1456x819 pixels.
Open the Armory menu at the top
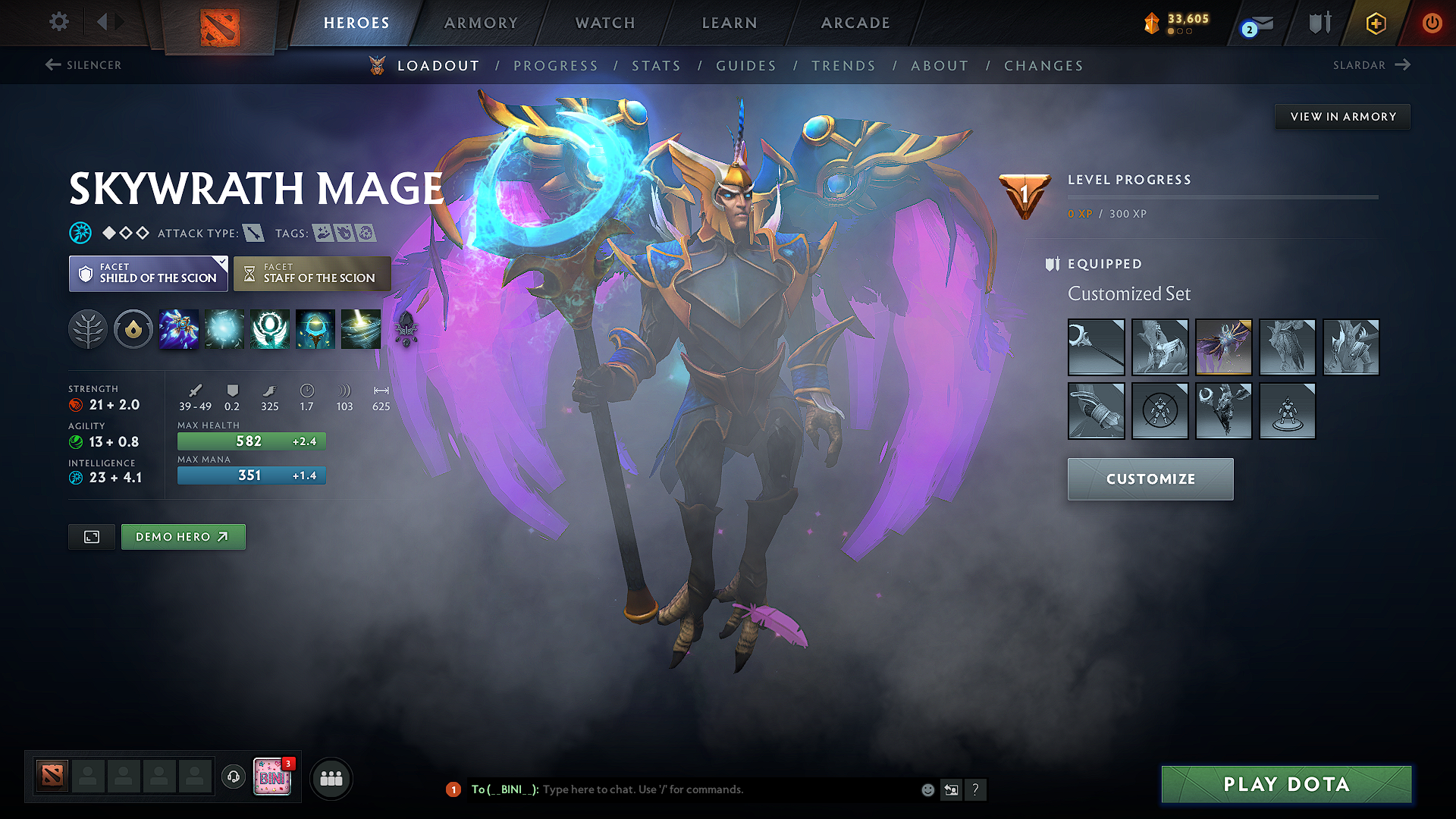click(x=480, y=23)
